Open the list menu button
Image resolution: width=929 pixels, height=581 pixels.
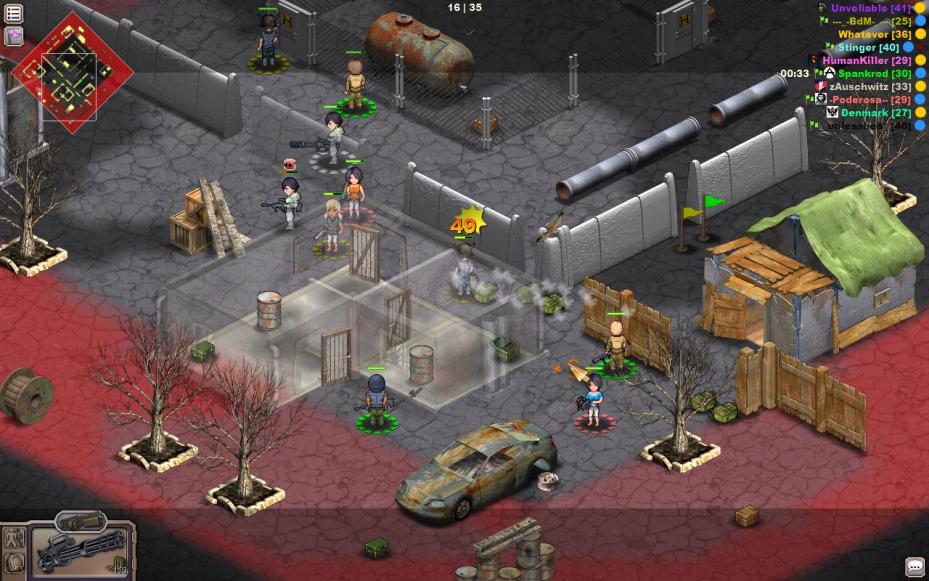pyautogui.click(x=14, y=13)
